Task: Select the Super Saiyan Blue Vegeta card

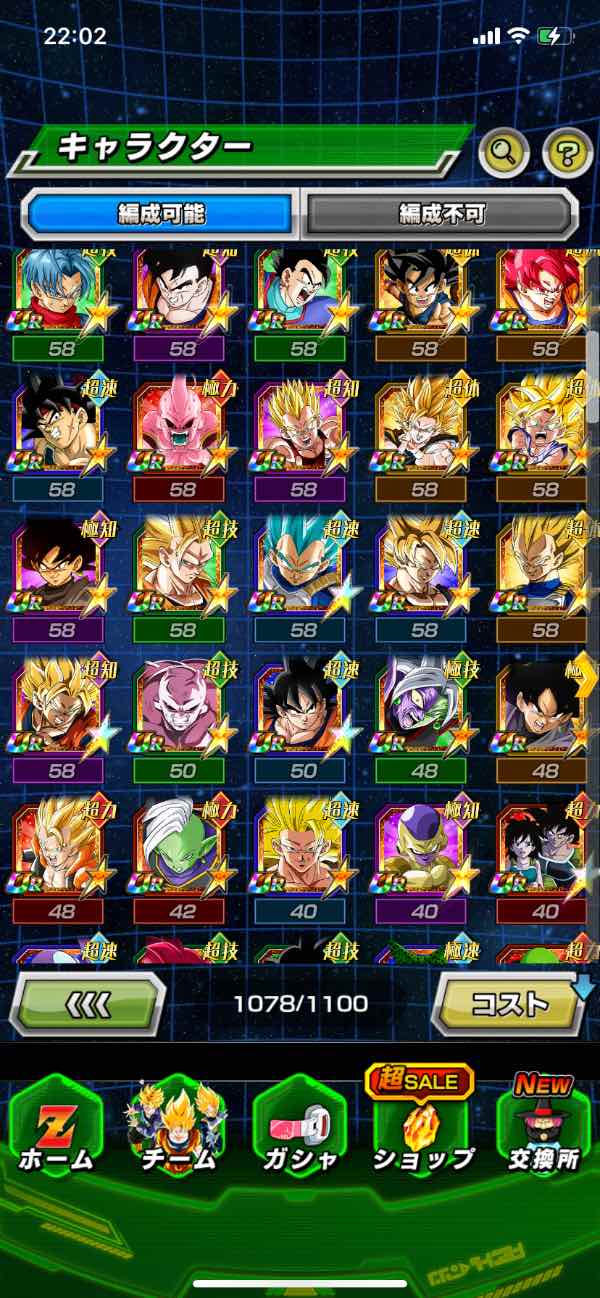Action: [x=302, y=570]
